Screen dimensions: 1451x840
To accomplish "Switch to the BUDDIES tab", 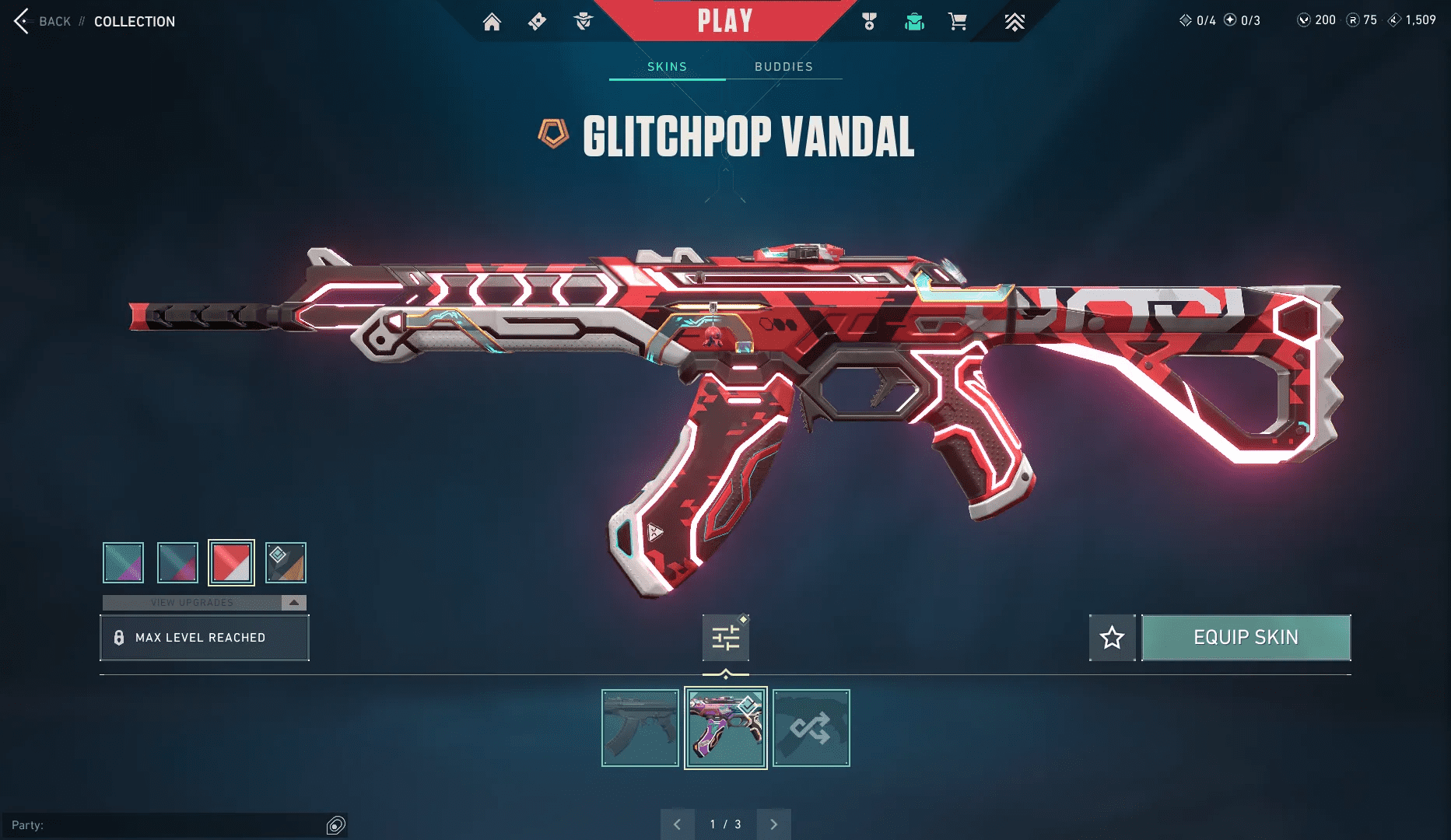I will click(x=783, y=67).
